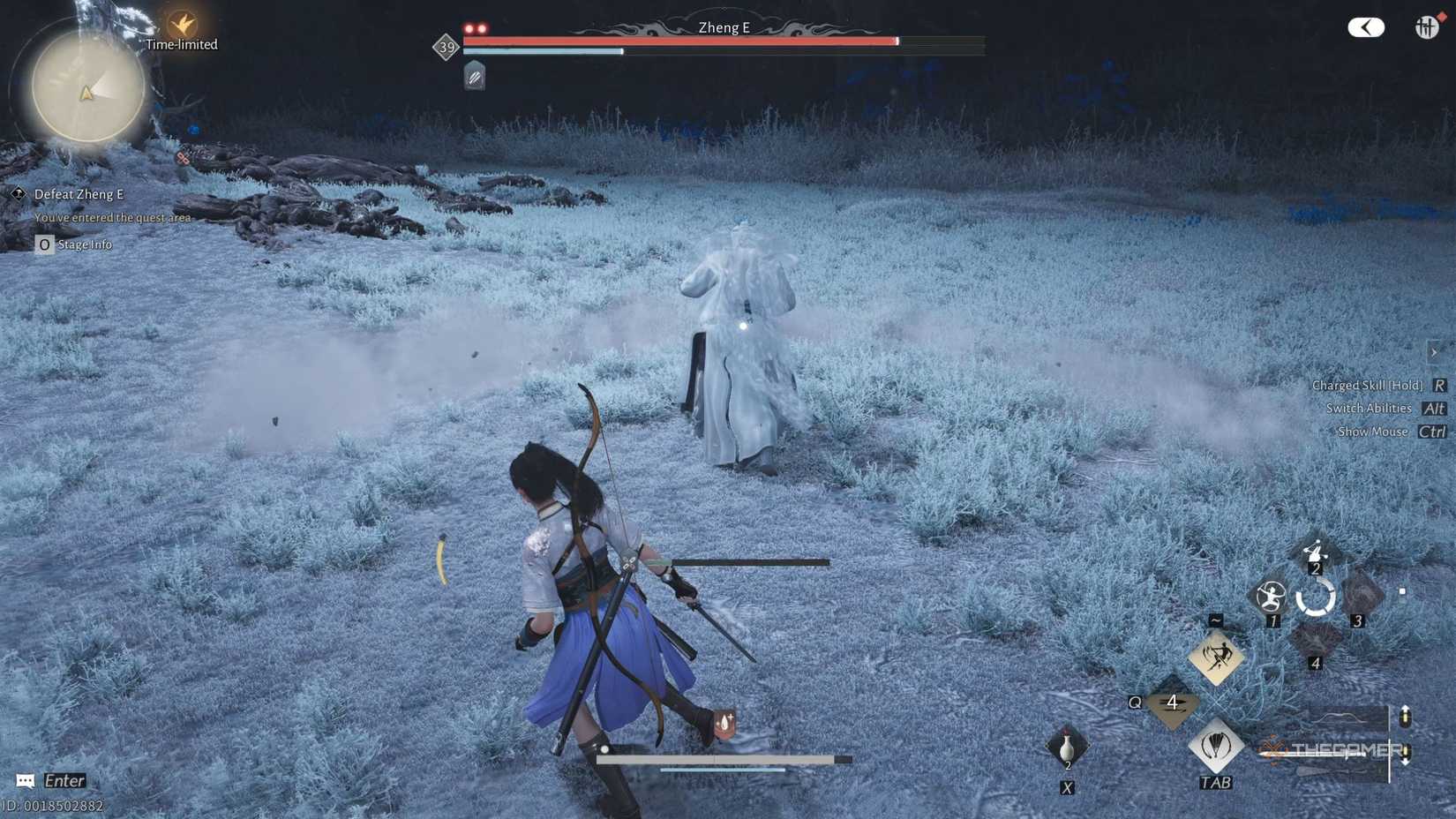
Task: Expand the right-edge chevron panel
Action: coord(1435,351)
